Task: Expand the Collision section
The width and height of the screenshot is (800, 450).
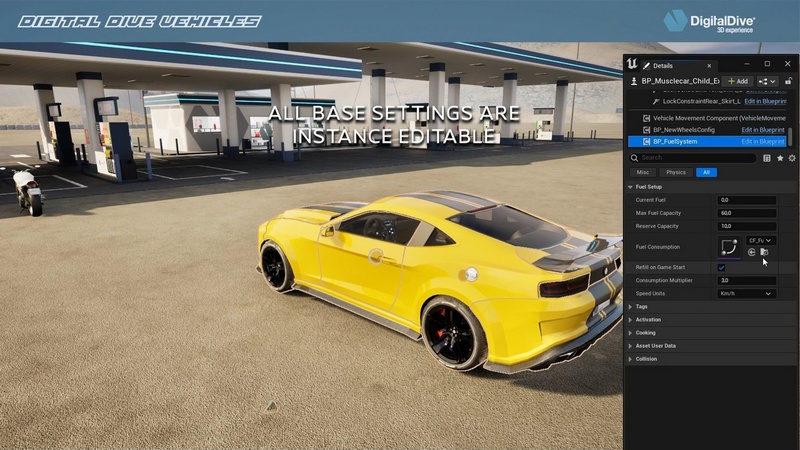Action: [x=646, y=359]
